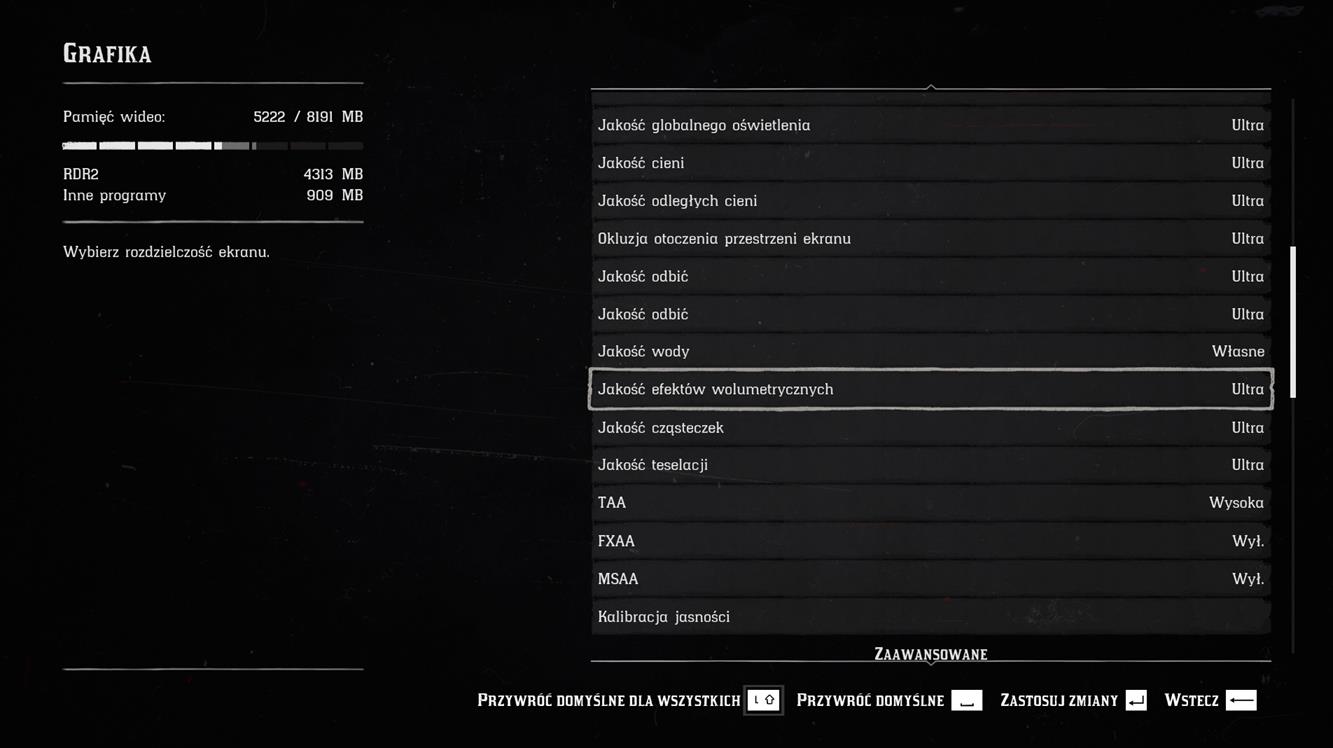Image resolution: width=1333 pixels, height=748 pixels.
Task: Select Okluzja otoczenia przestrzeni ekranu setting
Action: pyautogui.click(x=930, y=239)
